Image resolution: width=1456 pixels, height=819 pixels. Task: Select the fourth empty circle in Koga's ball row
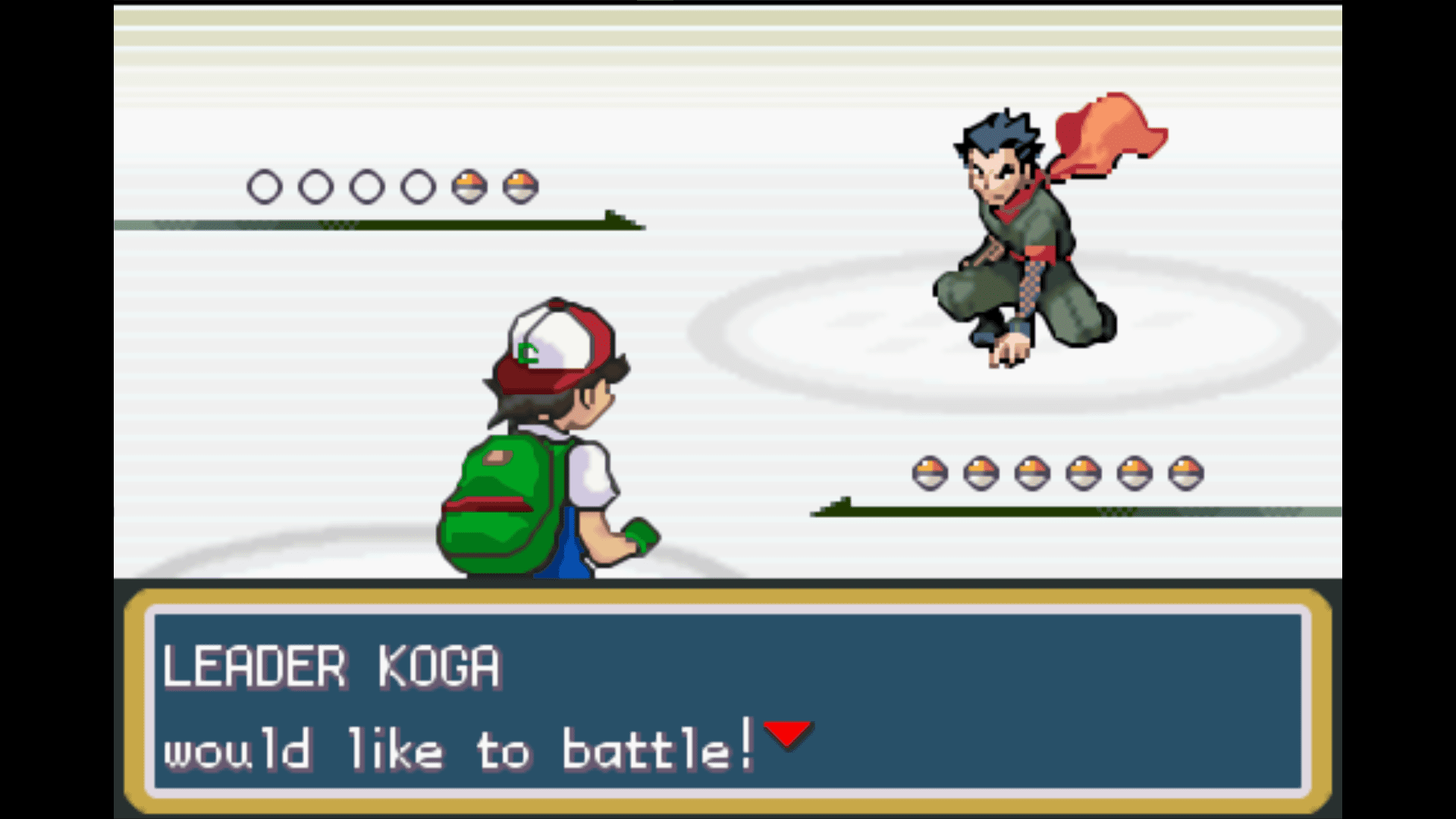[416, 184]
